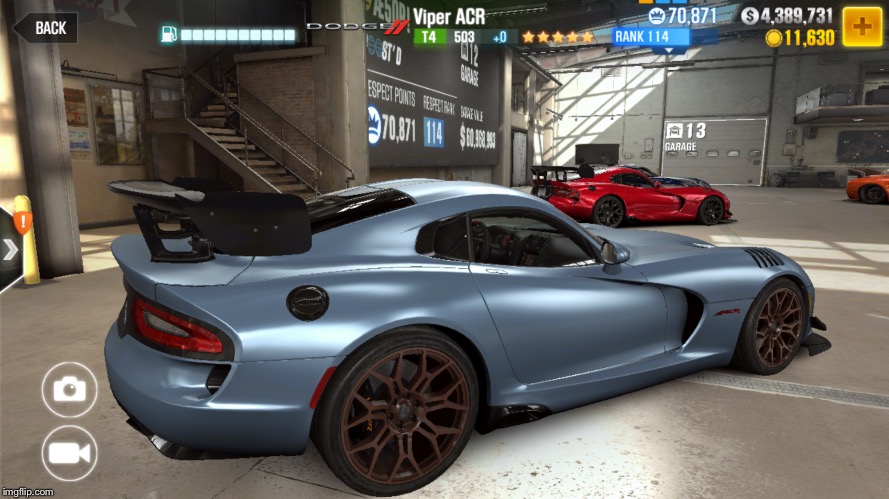Open the currency shop with the plus button
889x499 pixels.
[x=861, y=26]
